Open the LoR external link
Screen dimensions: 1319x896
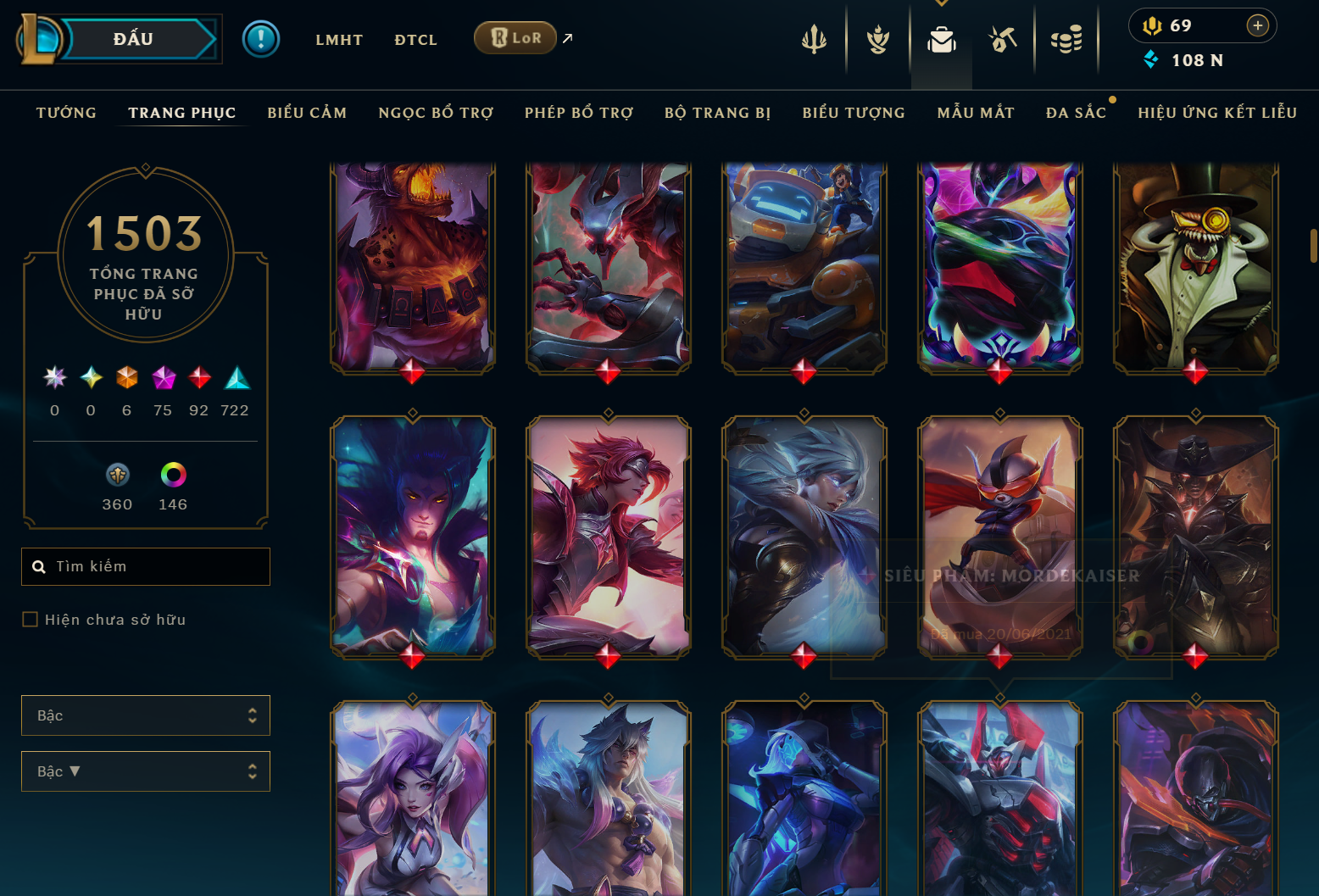click(x=515, y=38)
